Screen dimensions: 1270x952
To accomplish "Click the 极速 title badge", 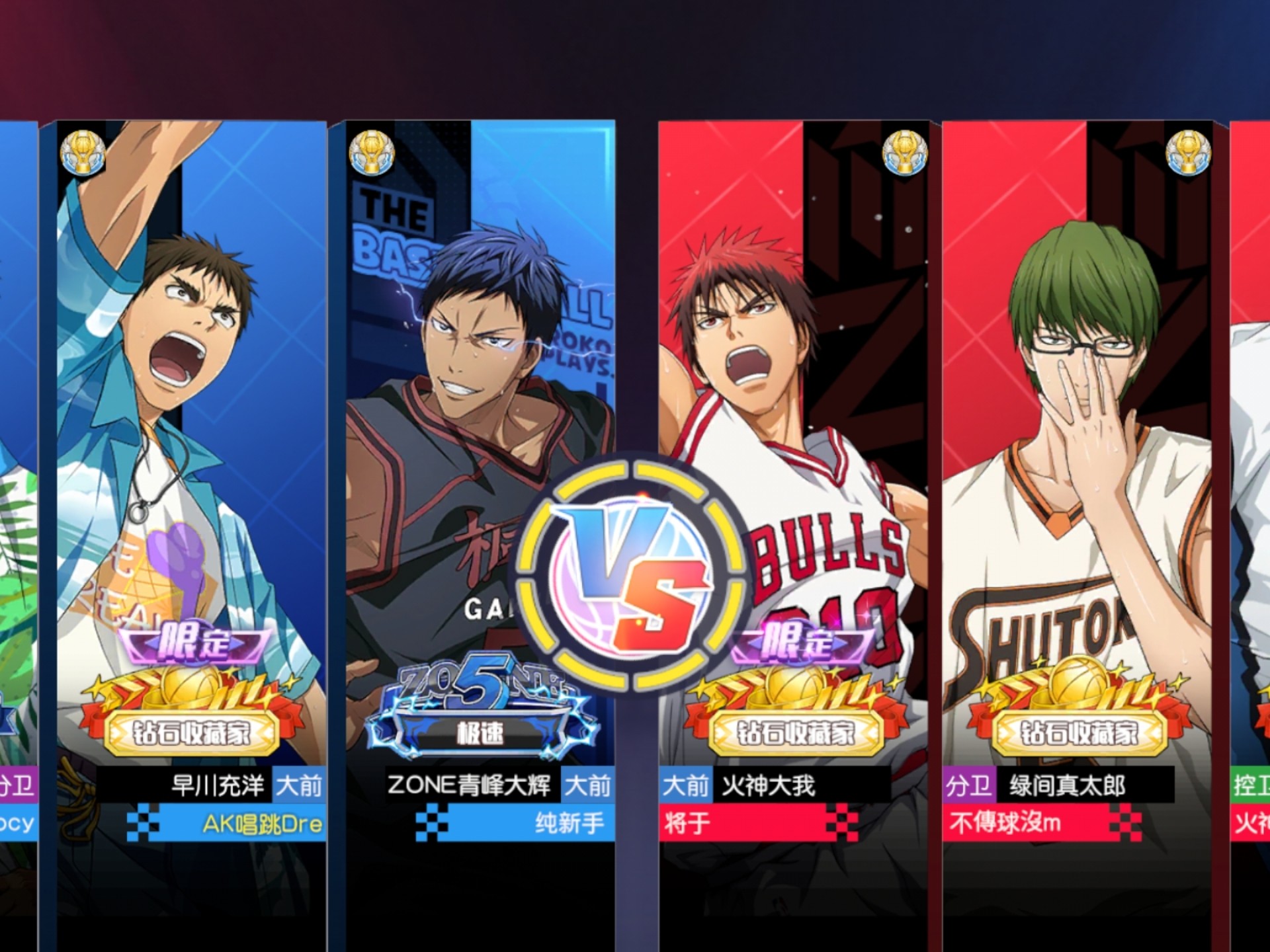I will pyautogui.click(x=480, y=733).
